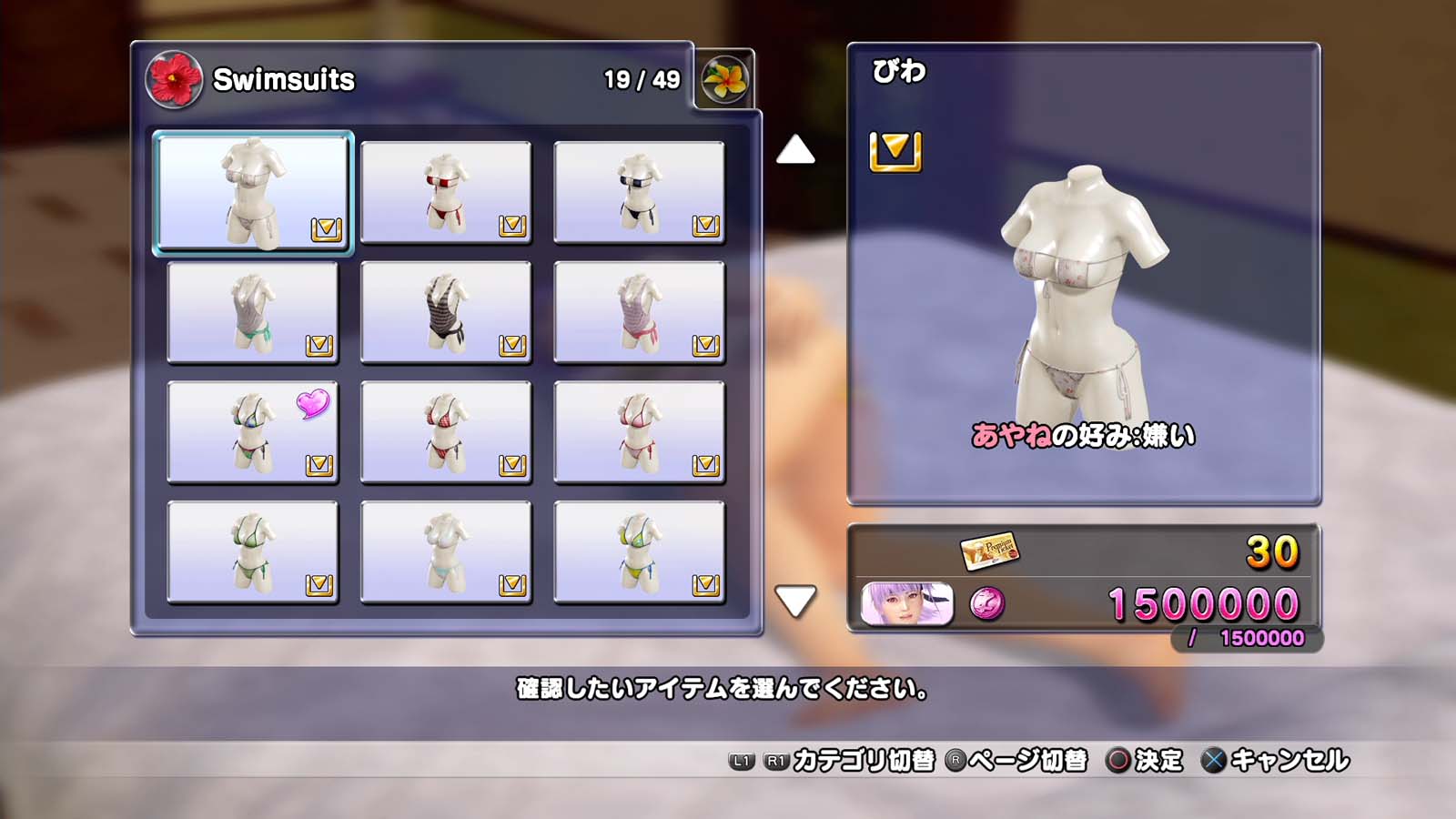Screen dimensions: 1456x819
Task: Open the red hibiscus Swimsuits category
Action: (x=174, y=79)
